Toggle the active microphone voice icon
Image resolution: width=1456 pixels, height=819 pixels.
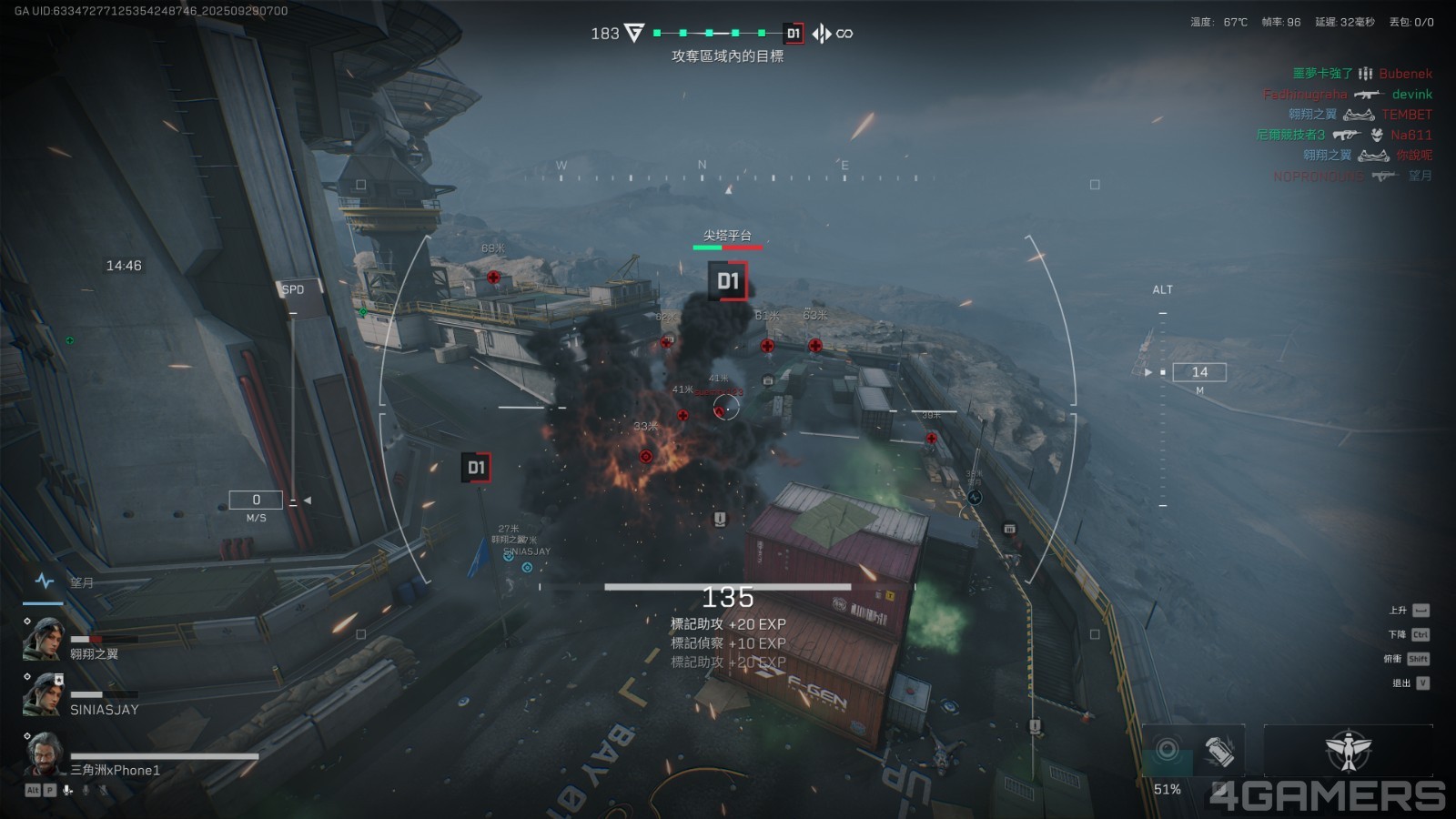tap(68, 790)
